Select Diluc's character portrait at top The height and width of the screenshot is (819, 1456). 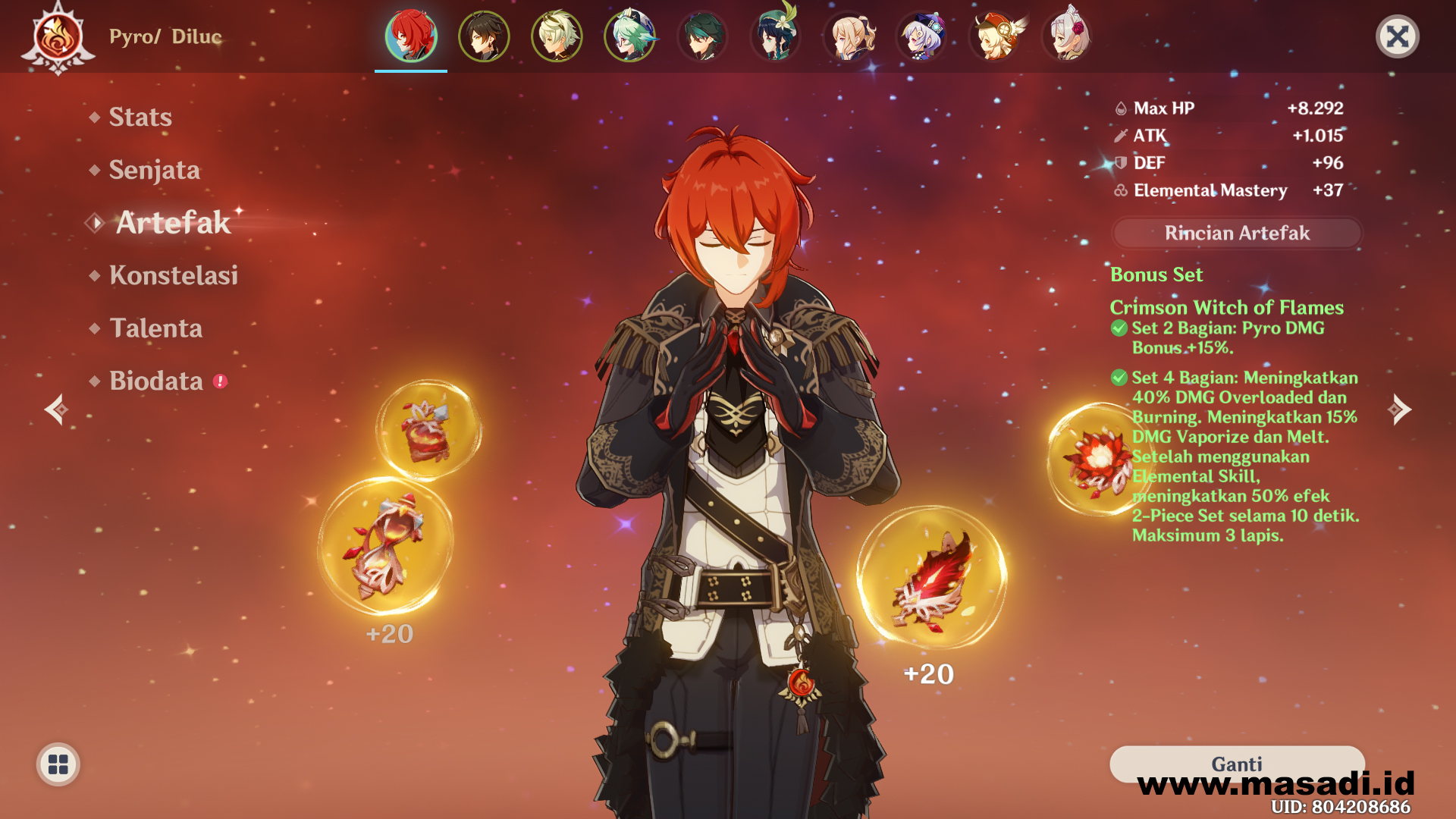point(409,36)
